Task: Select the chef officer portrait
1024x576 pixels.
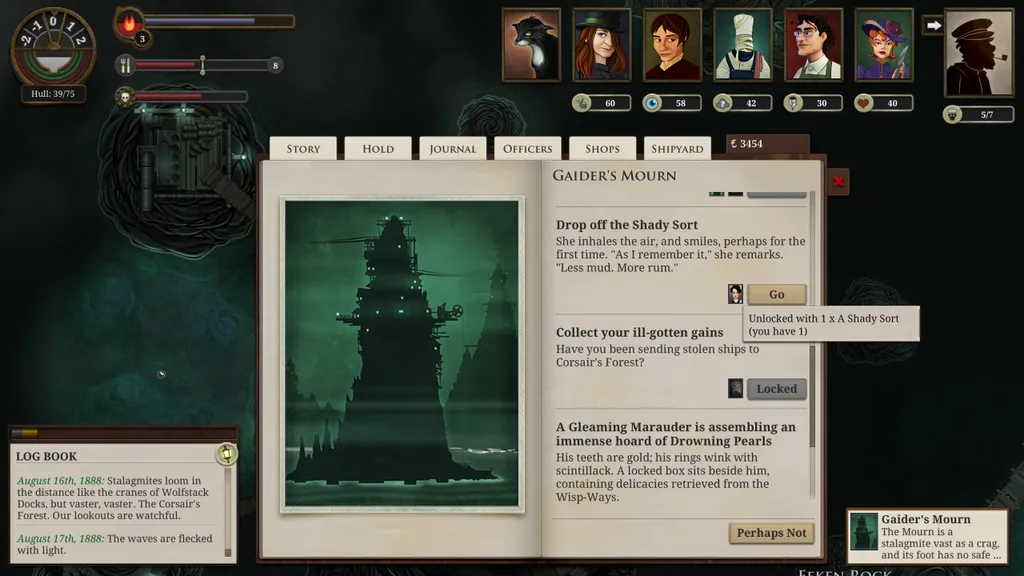Action: pos(742,45)
